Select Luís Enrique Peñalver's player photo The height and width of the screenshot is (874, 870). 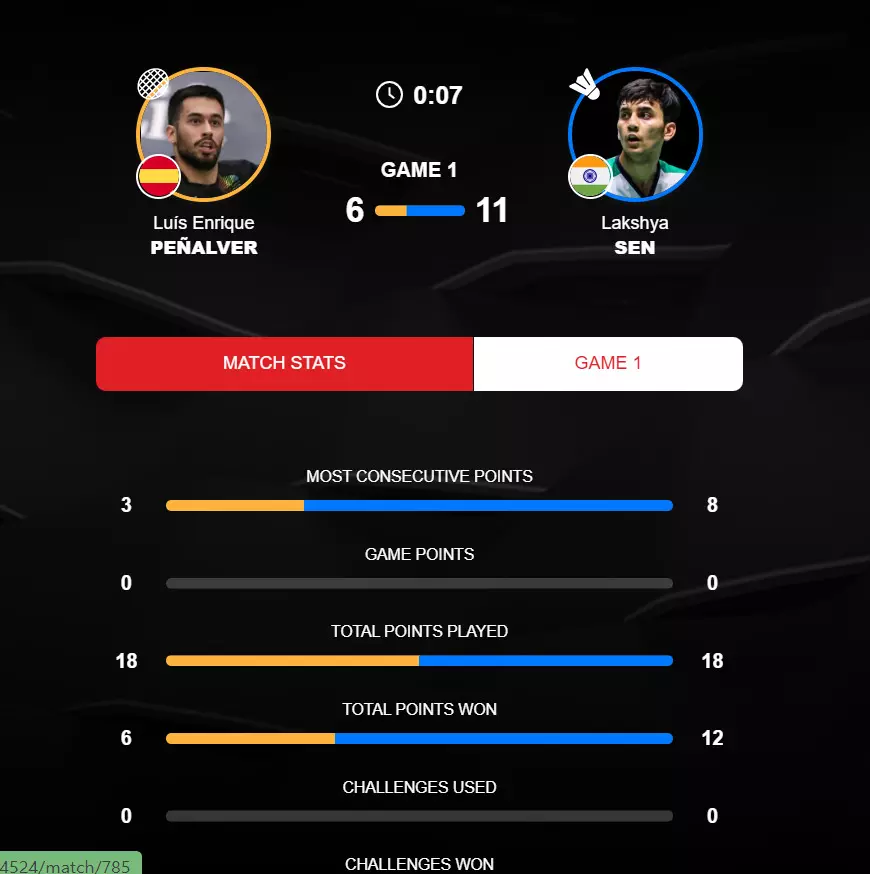(204, 134)
